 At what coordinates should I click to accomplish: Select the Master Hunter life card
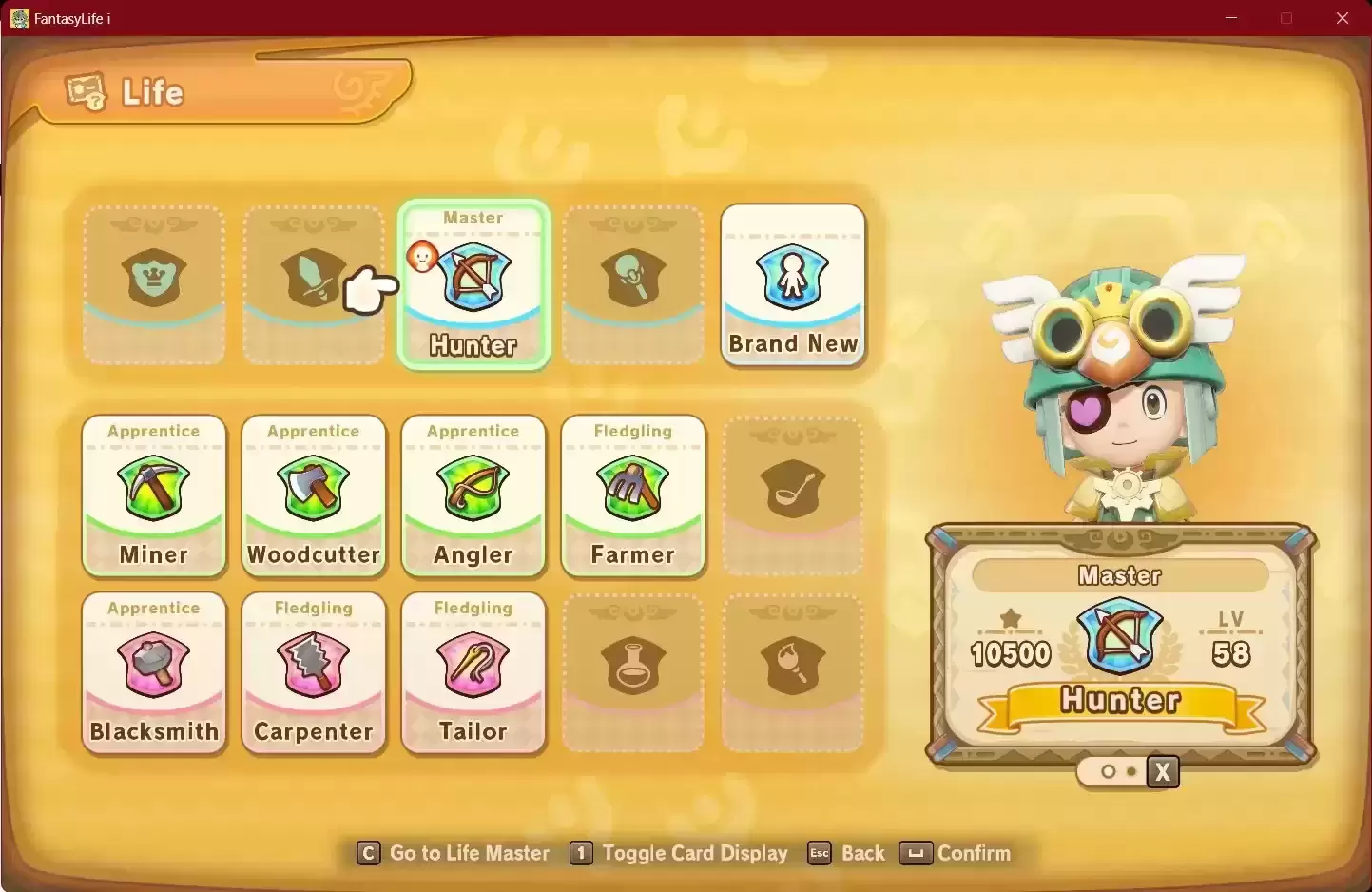point(473,285)
